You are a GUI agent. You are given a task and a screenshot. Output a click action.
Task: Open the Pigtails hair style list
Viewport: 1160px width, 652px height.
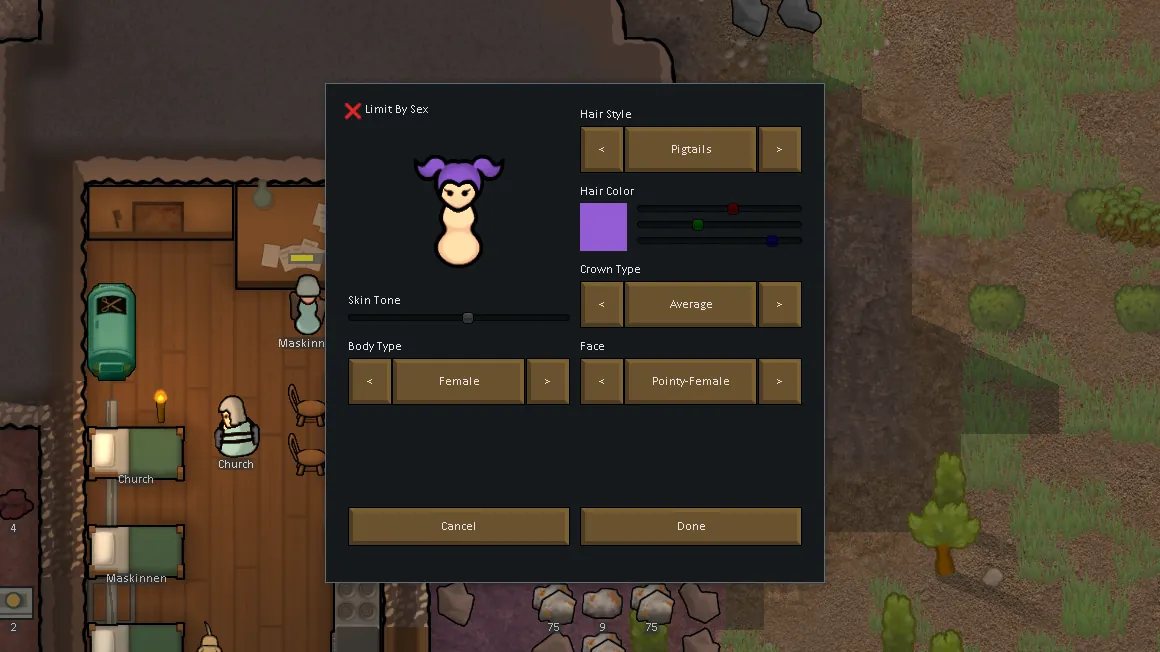point(691,150)
